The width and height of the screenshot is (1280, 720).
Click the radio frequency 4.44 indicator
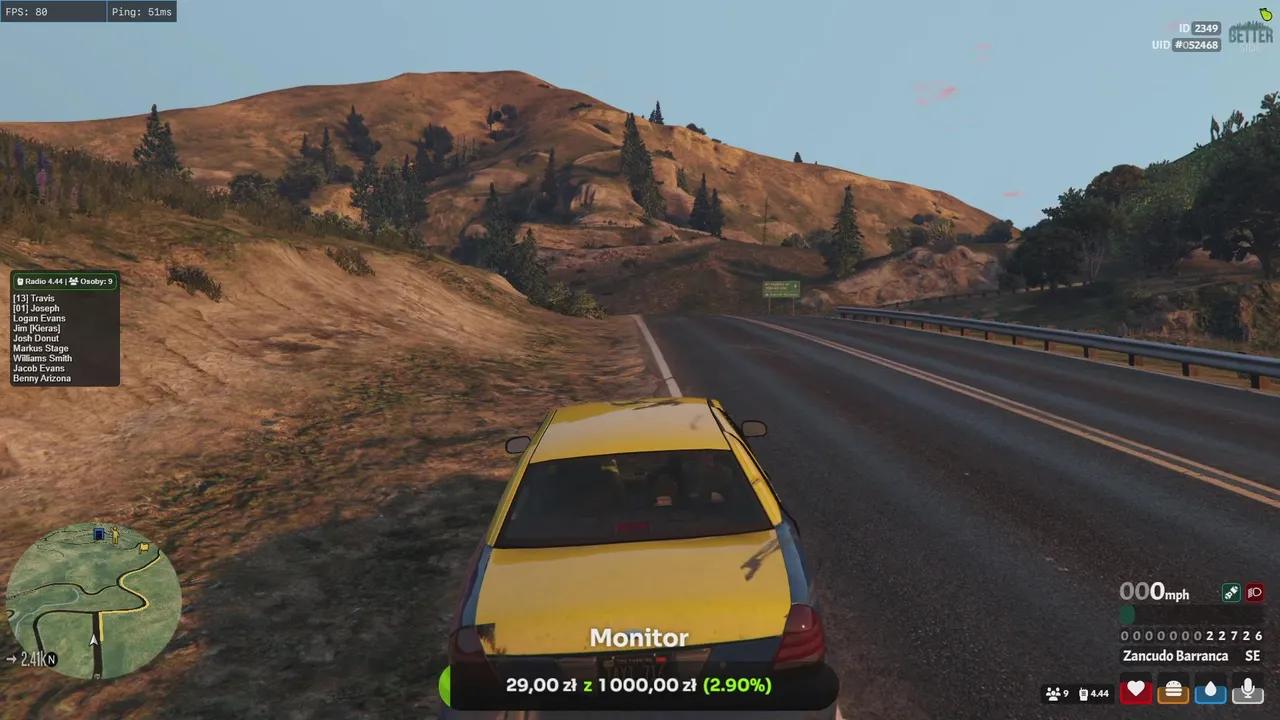1094,693
